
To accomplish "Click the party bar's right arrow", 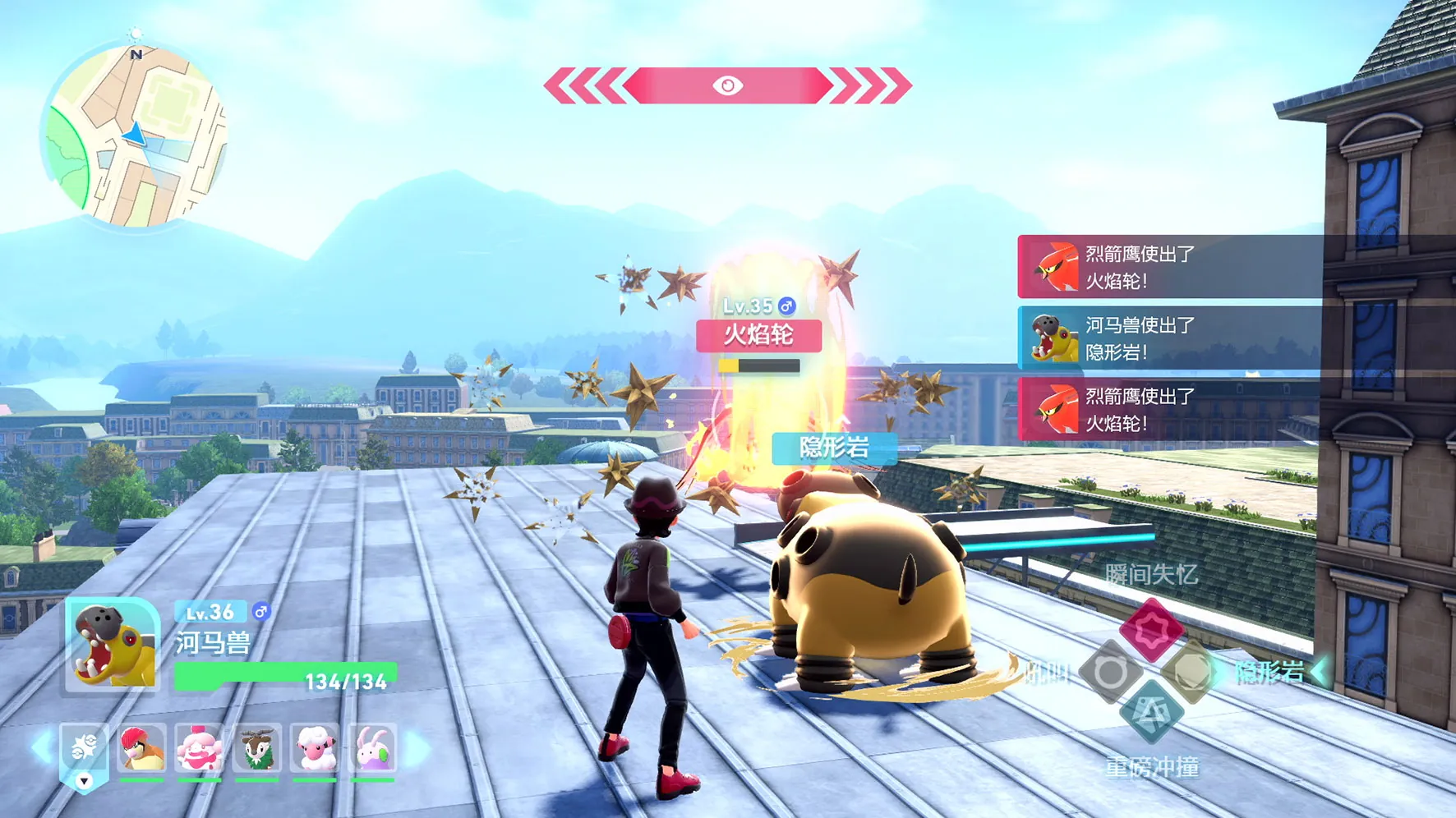I will 418,748.
